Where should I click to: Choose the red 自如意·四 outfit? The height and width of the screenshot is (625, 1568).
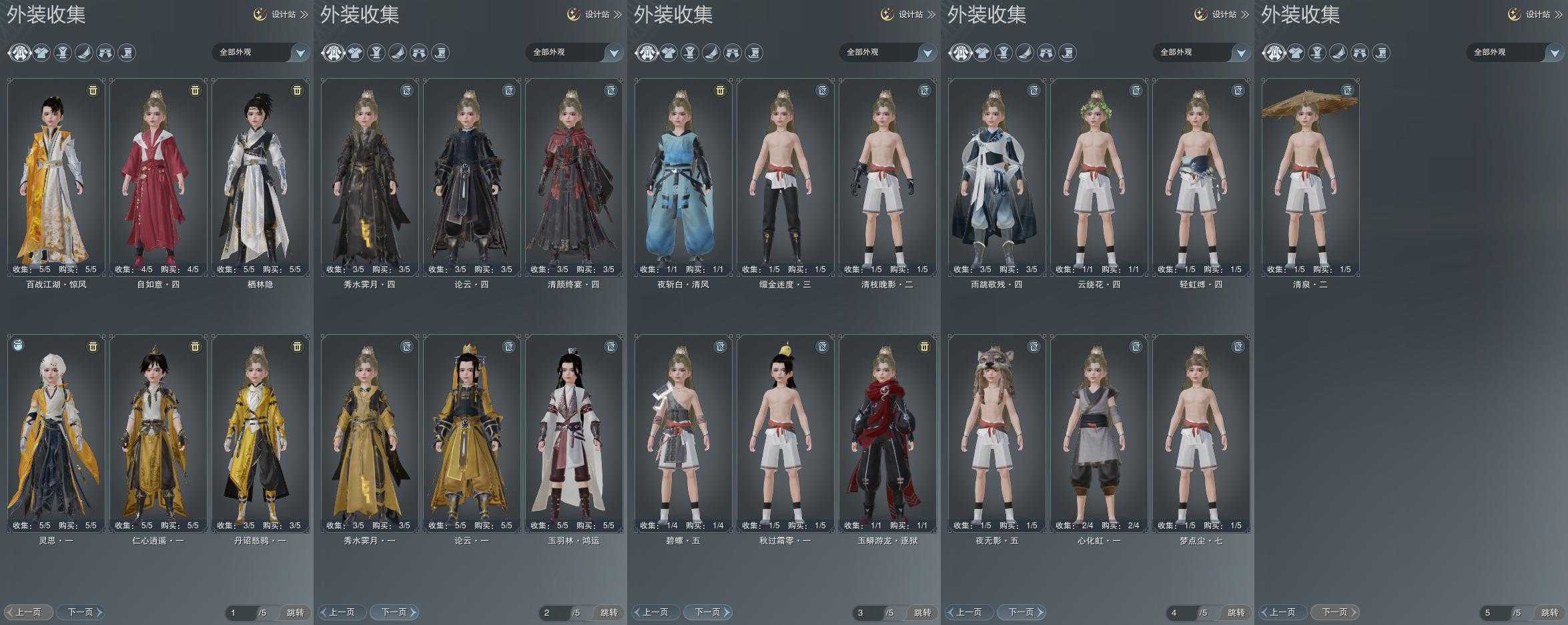[158, 177]
